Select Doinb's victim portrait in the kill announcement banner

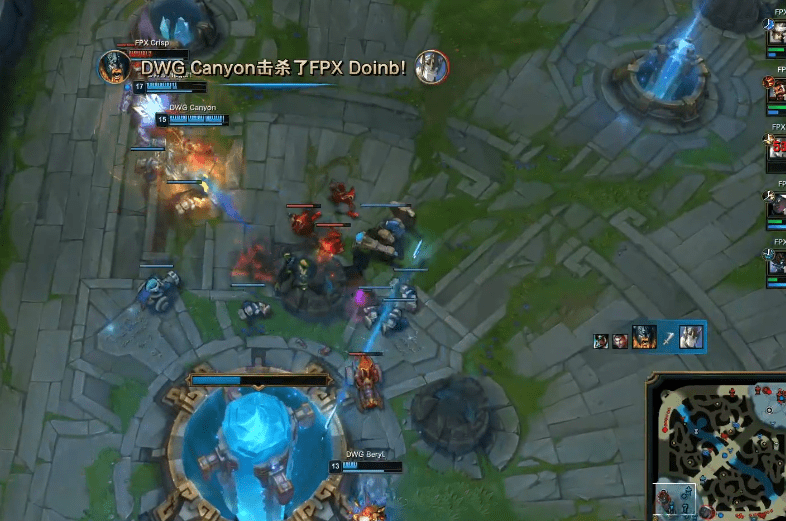coord(432,67)
